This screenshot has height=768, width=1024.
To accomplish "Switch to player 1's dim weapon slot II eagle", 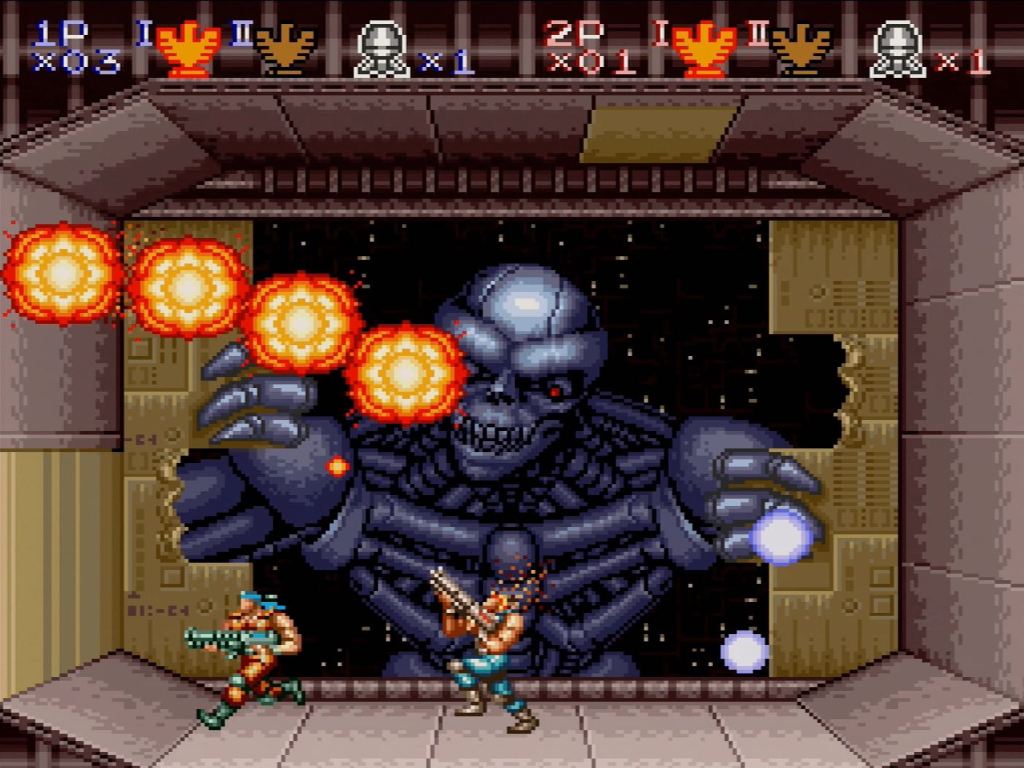I will pyautogui.click(x=285, y=50).
